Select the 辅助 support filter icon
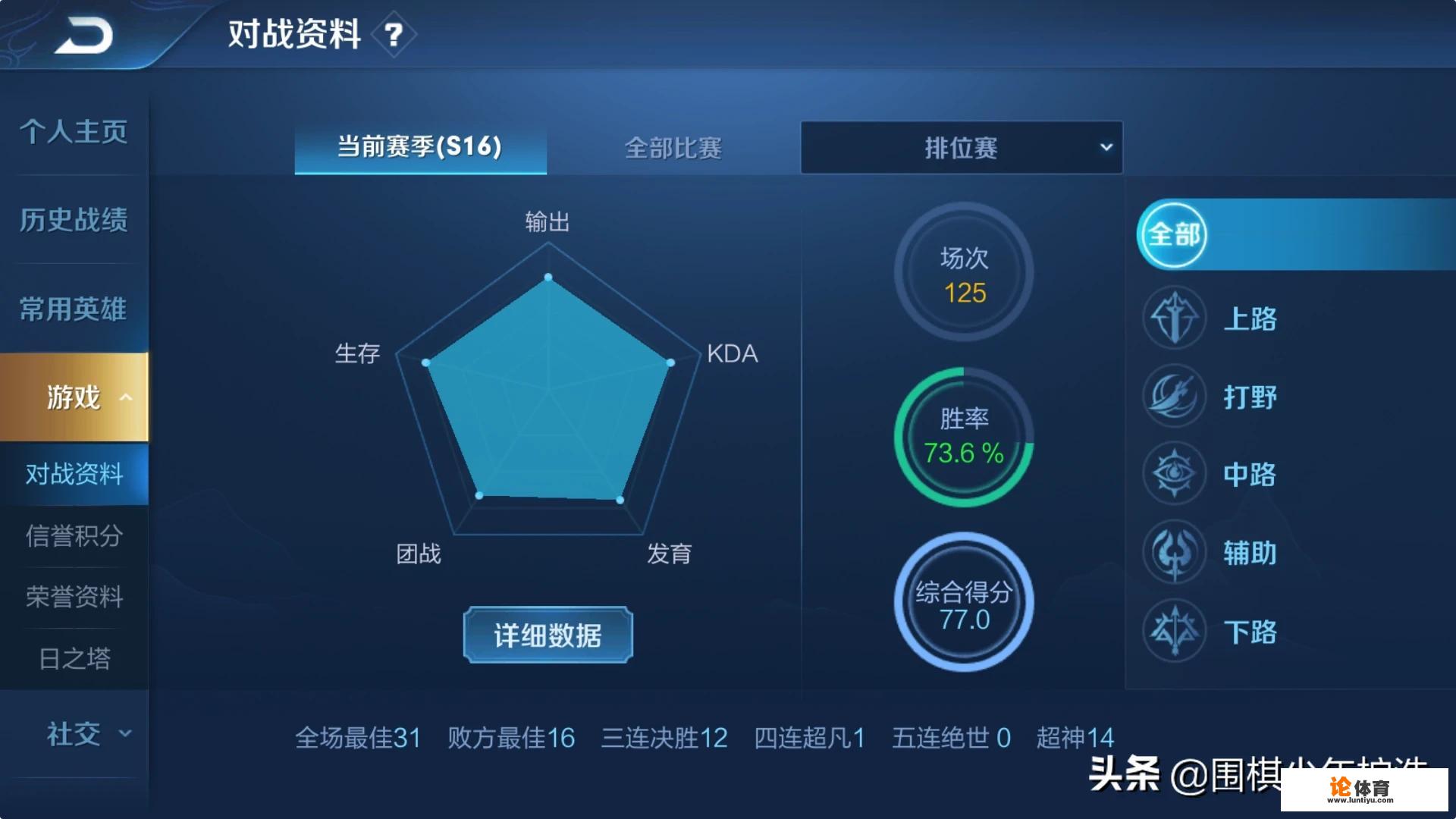Viewport: 1456px width, 819px height. pyautogui.click(x=1174, y=553)
